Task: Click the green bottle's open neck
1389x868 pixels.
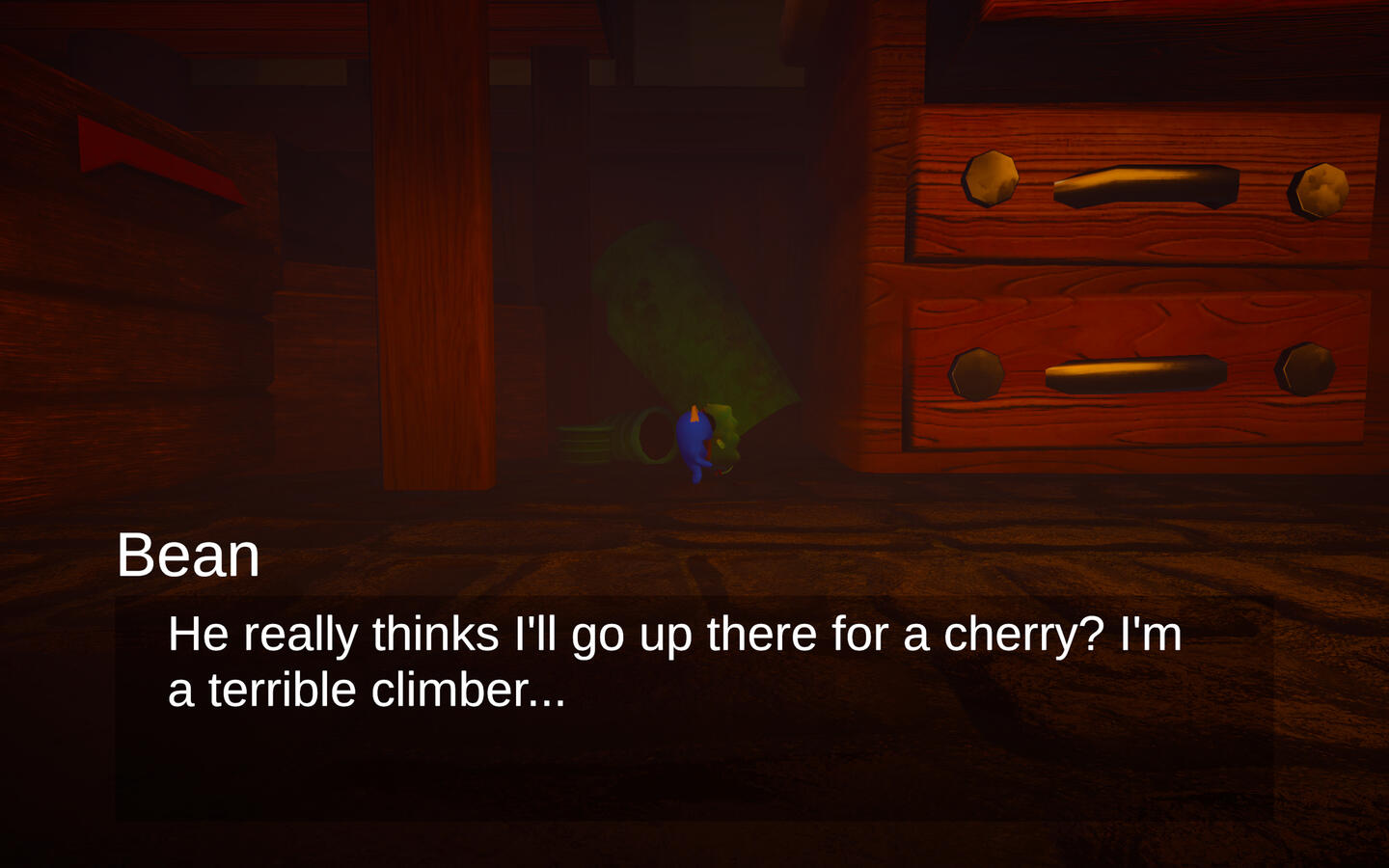Action: click(x=656, y=434)
